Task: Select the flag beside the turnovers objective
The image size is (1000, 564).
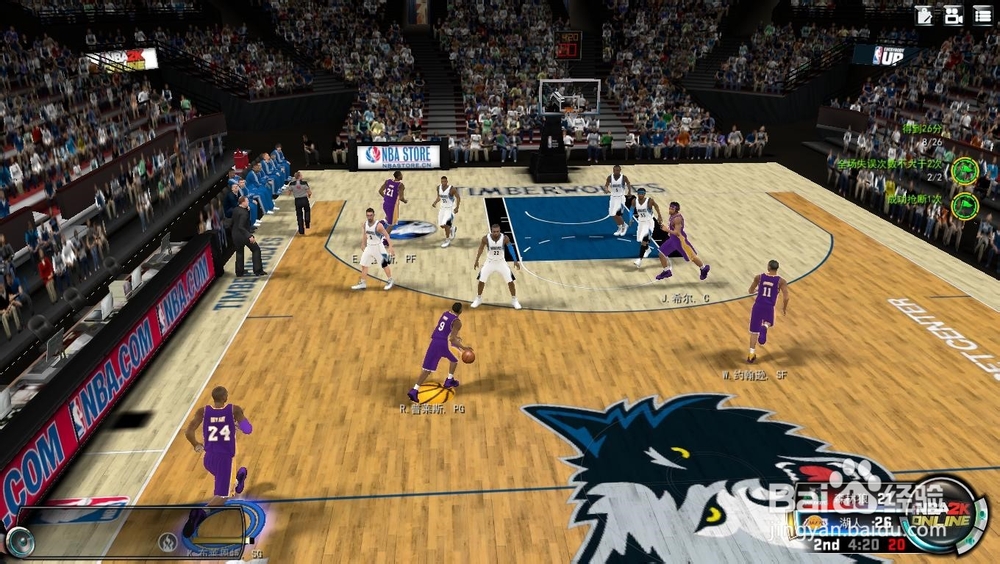Action: [963, 169]
